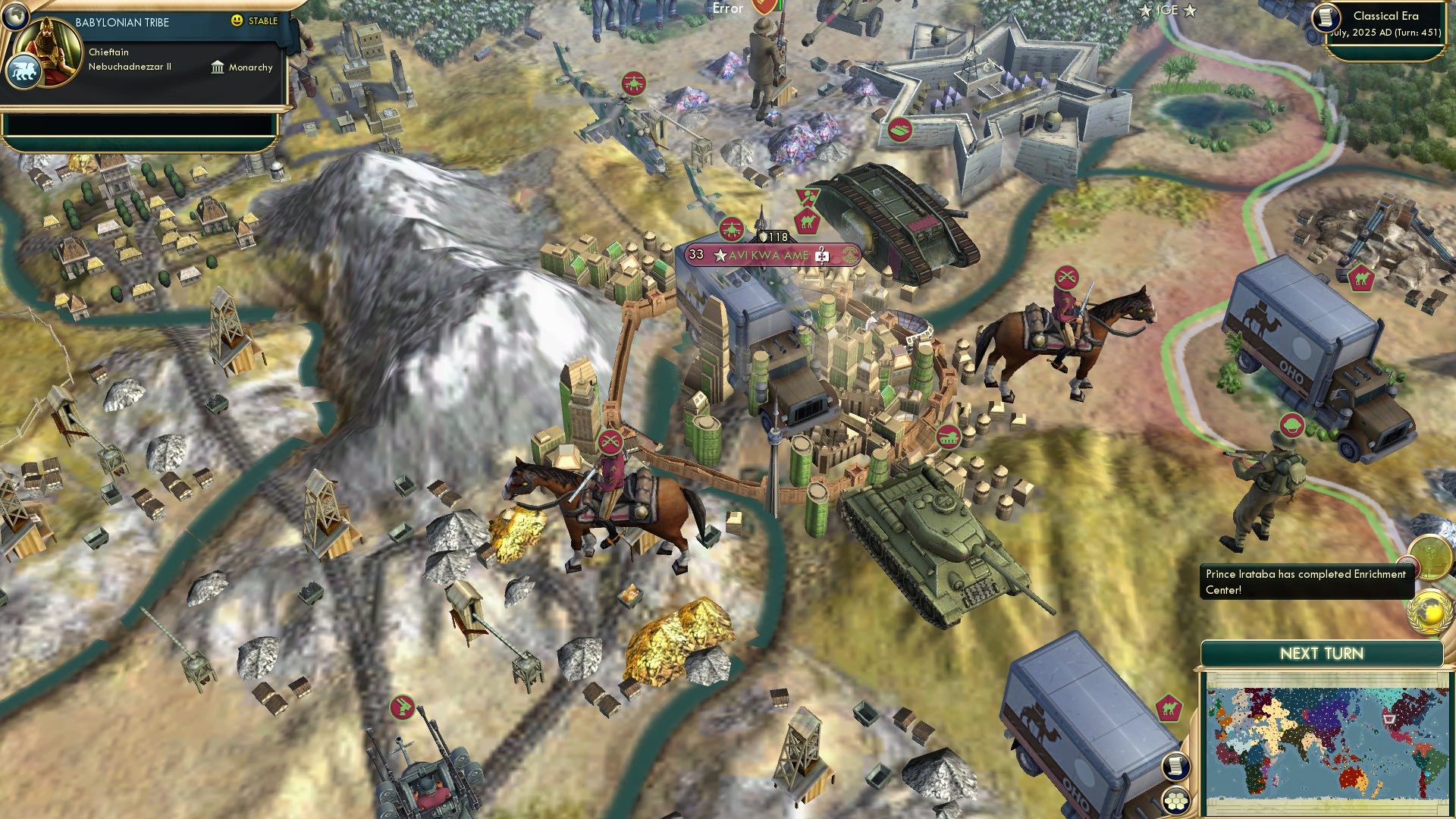This screenshot has height=819, width=1456.
Task: Open the golden globe laurel notification
Action: click(1429, 611)
